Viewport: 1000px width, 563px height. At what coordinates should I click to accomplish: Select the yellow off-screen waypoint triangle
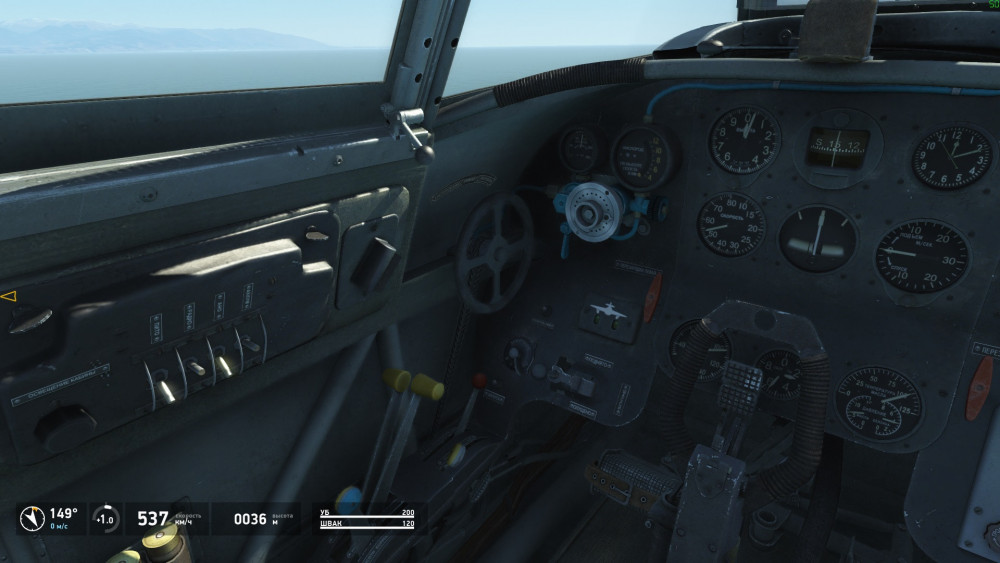pyautogui.click(x=8, y=297)
